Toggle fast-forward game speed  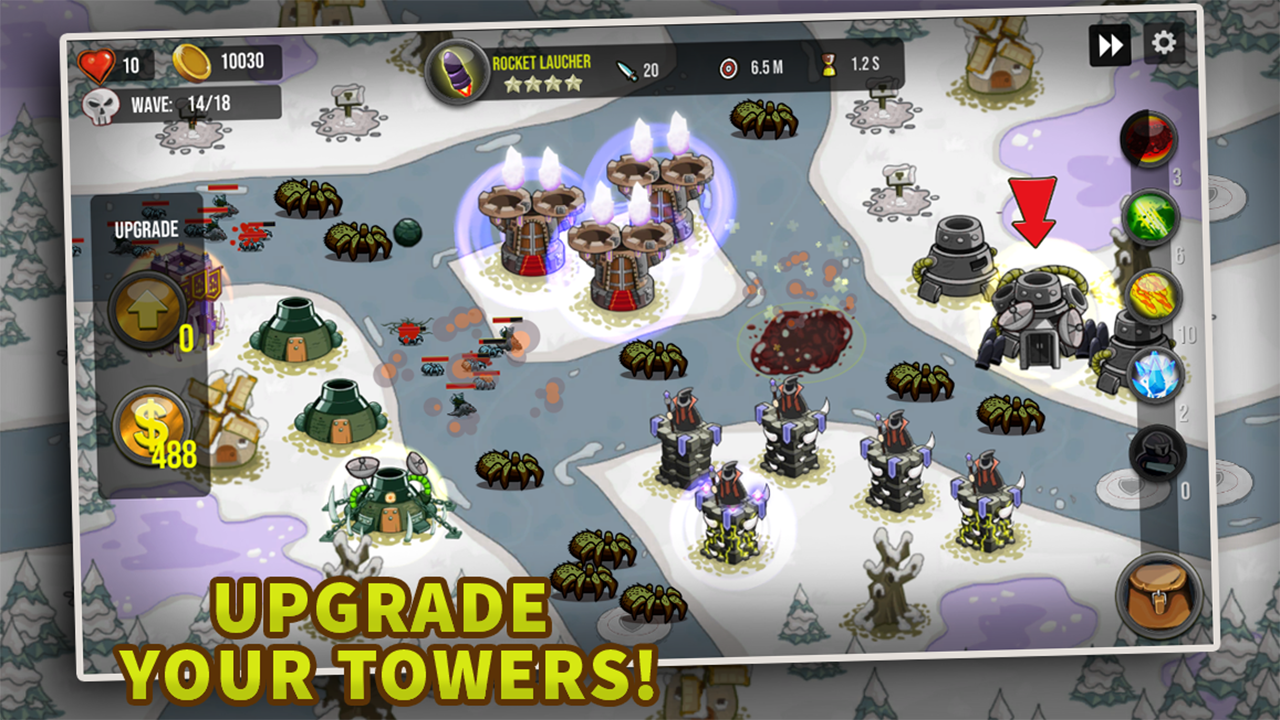pos(1110,45)
